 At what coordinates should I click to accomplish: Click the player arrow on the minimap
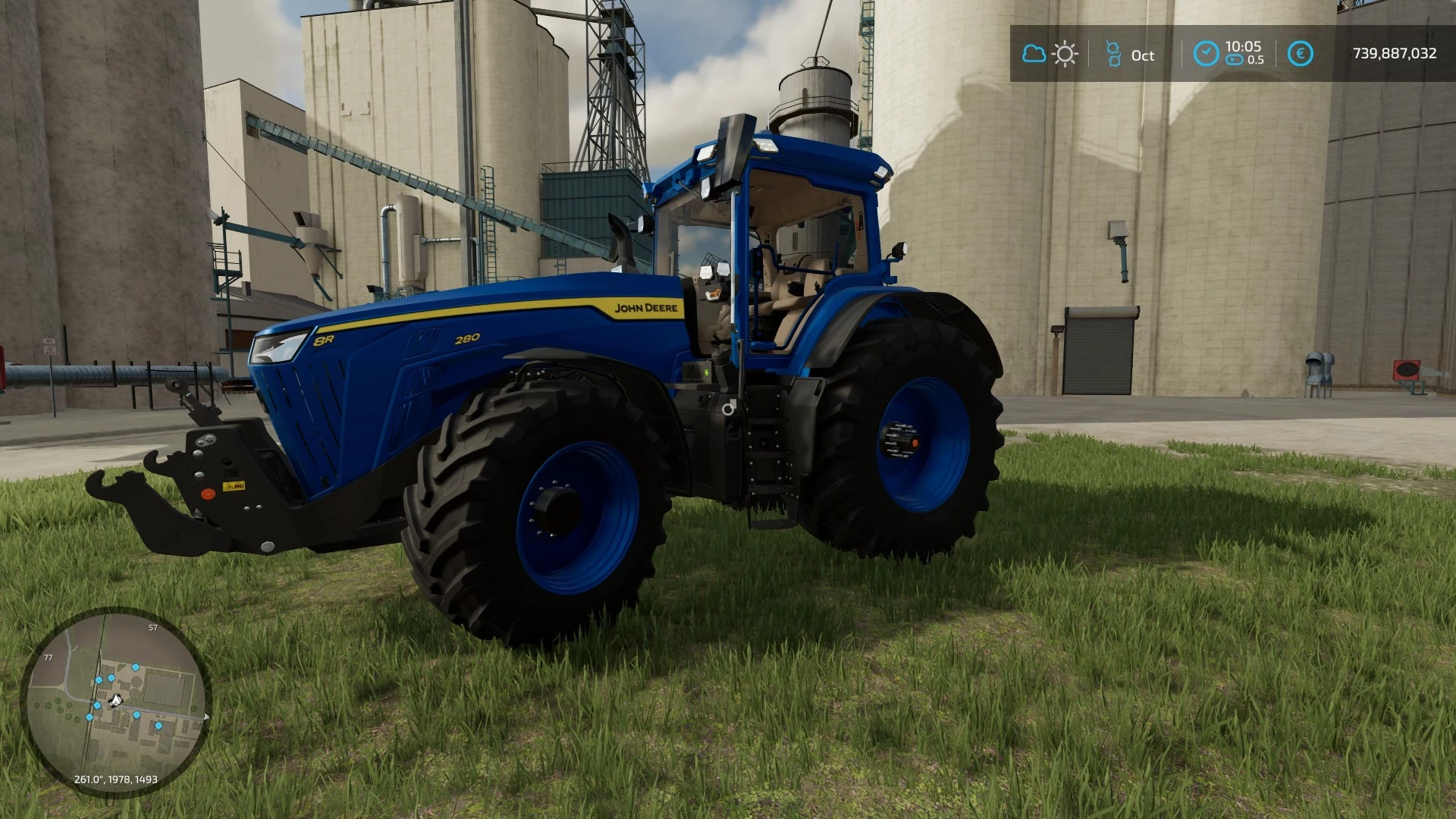click(x=115, y=699)
